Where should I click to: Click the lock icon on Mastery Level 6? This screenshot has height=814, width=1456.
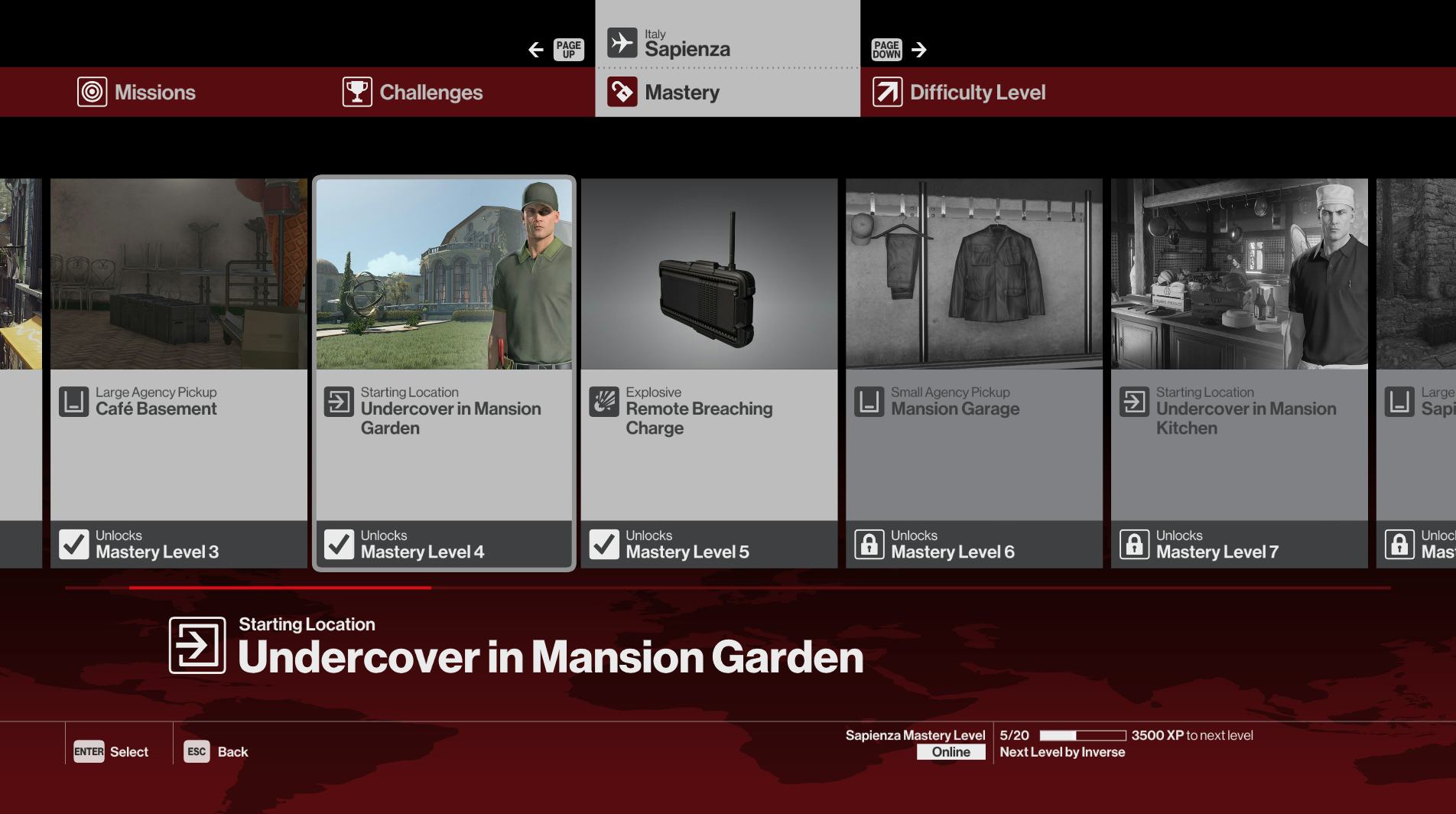click(869, 543)
